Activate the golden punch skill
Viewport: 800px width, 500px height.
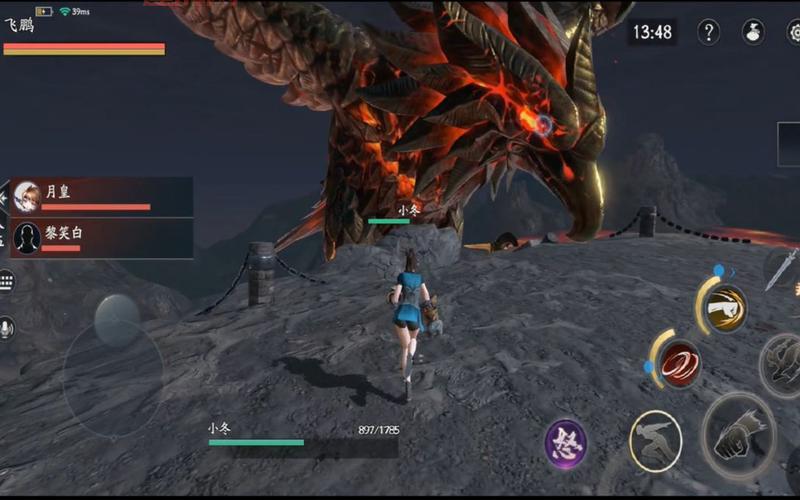(724, 308)
